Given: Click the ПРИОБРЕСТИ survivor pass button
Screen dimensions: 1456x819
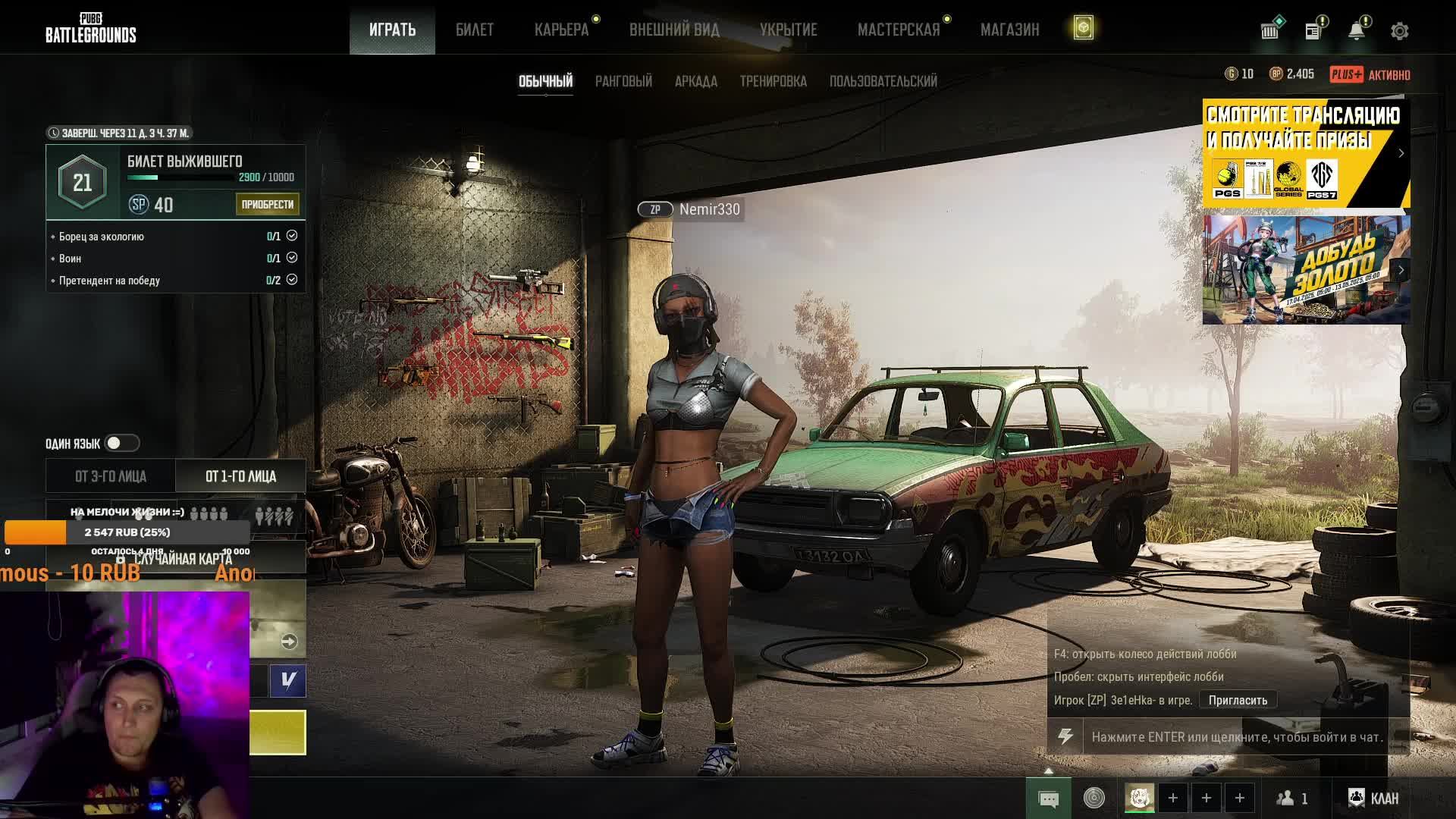Looking at the screenshot, I should click(x=267, y=204).
